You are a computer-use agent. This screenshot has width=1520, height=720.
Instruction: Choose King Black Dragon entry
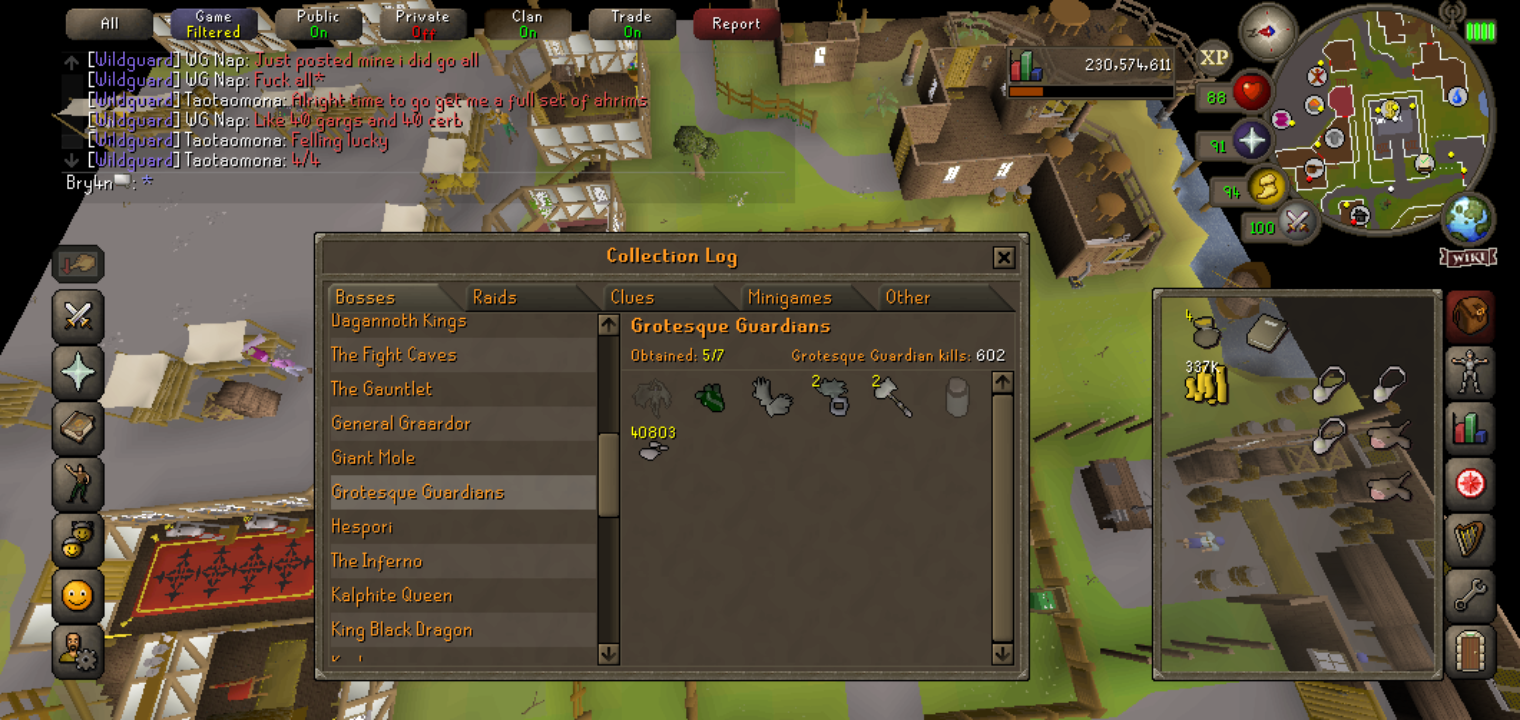(x=401, y=630)
